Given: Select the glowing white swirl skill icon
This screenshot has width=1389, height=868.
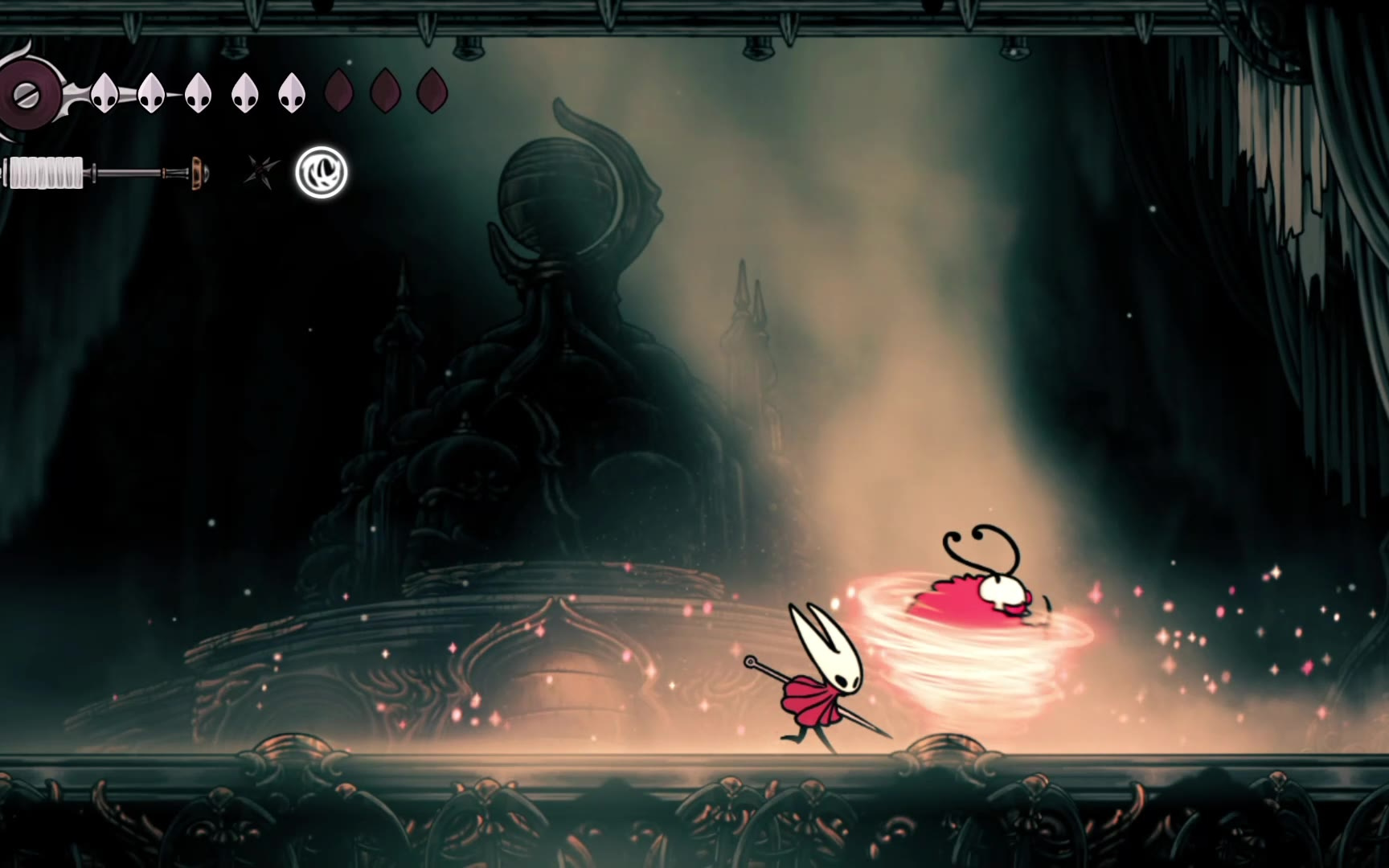Looking at the screenshot, I should coord(322,172).
